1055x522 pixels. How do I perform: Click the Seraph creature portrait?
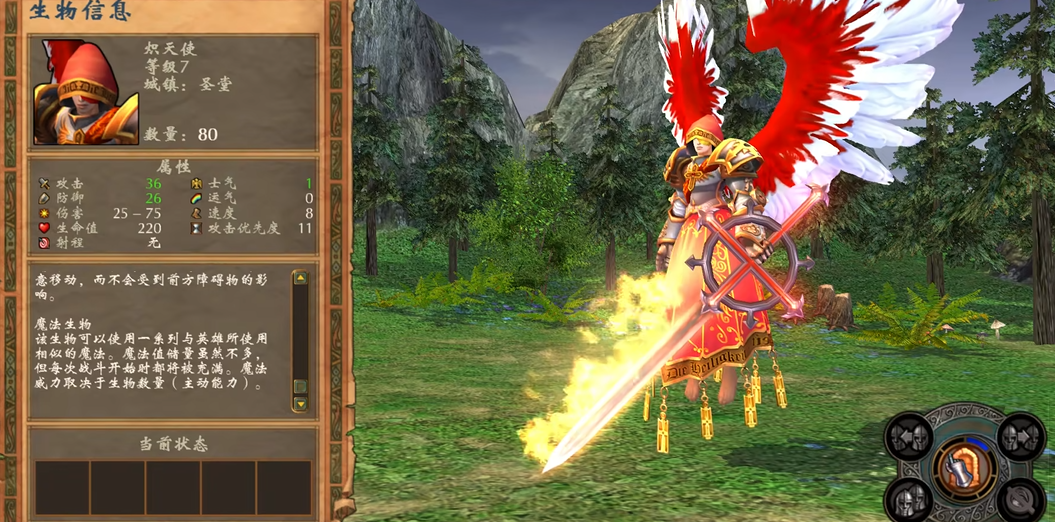(x=86, y=92)
